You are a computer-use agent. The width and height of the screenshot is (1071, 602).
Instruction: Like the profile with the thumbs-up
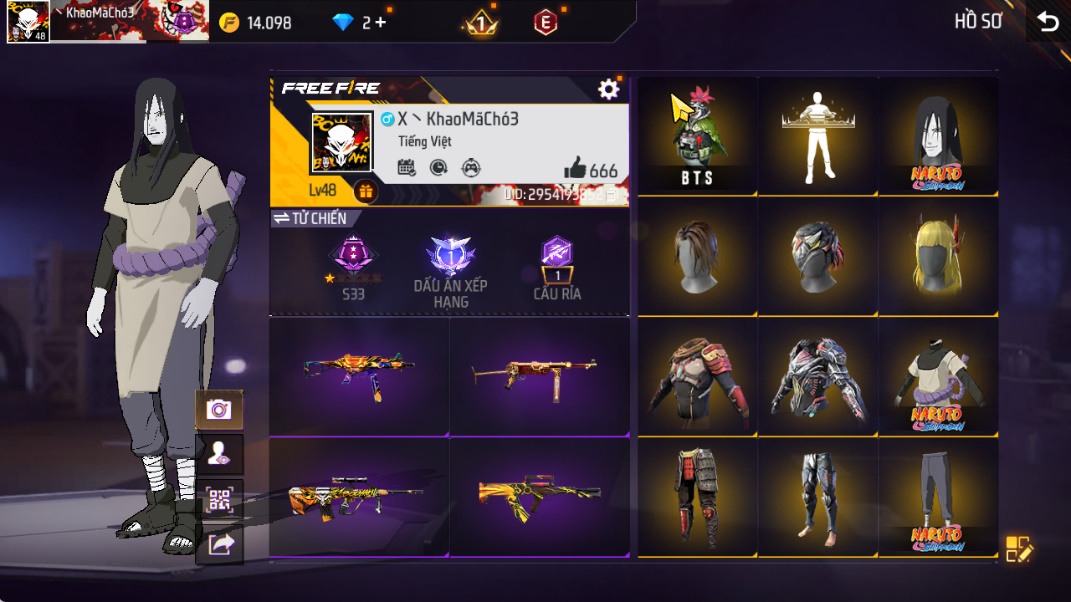(575, 169)
